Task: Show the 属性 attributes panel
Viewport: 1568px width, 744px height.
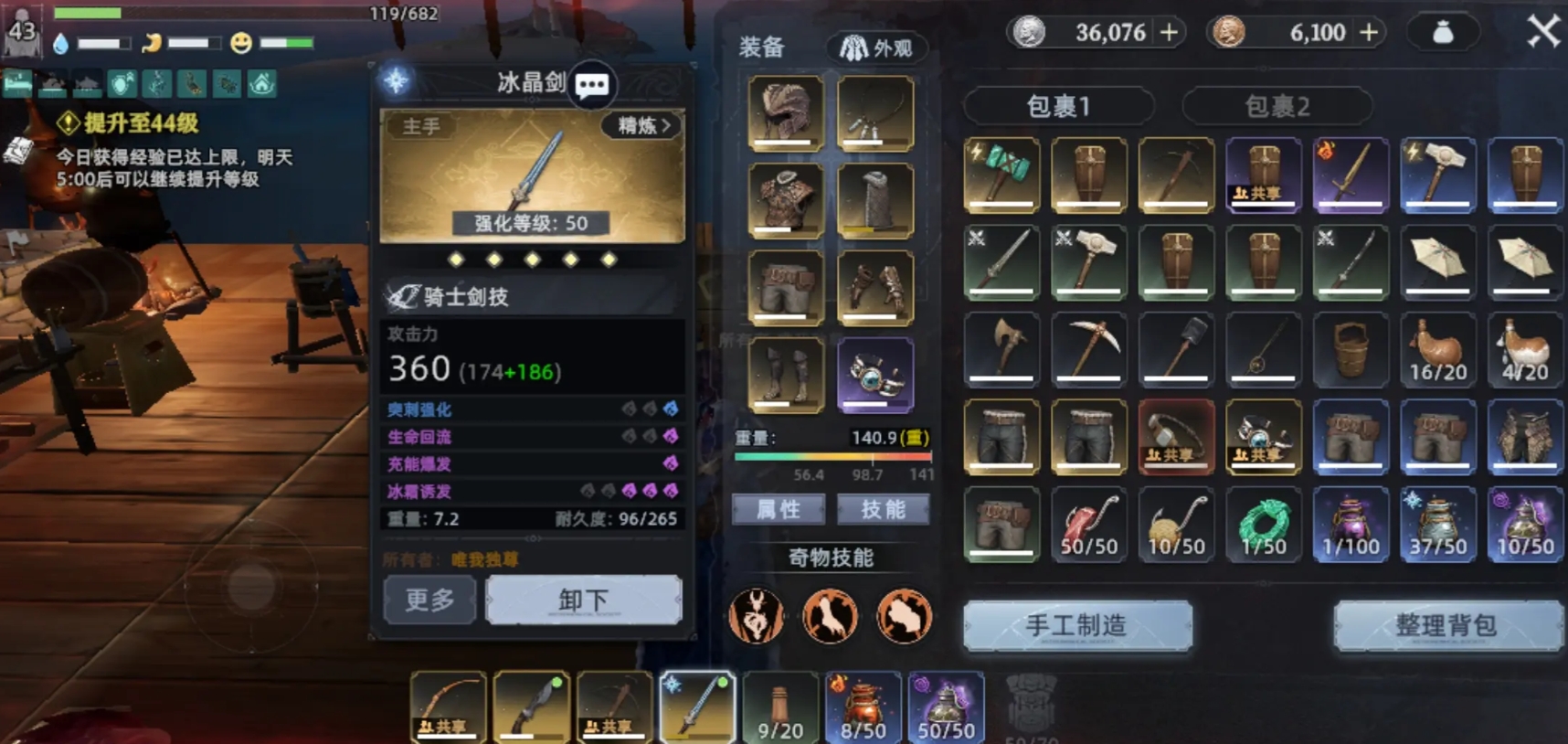Action: pyautogui.click(x=779, y=509)
